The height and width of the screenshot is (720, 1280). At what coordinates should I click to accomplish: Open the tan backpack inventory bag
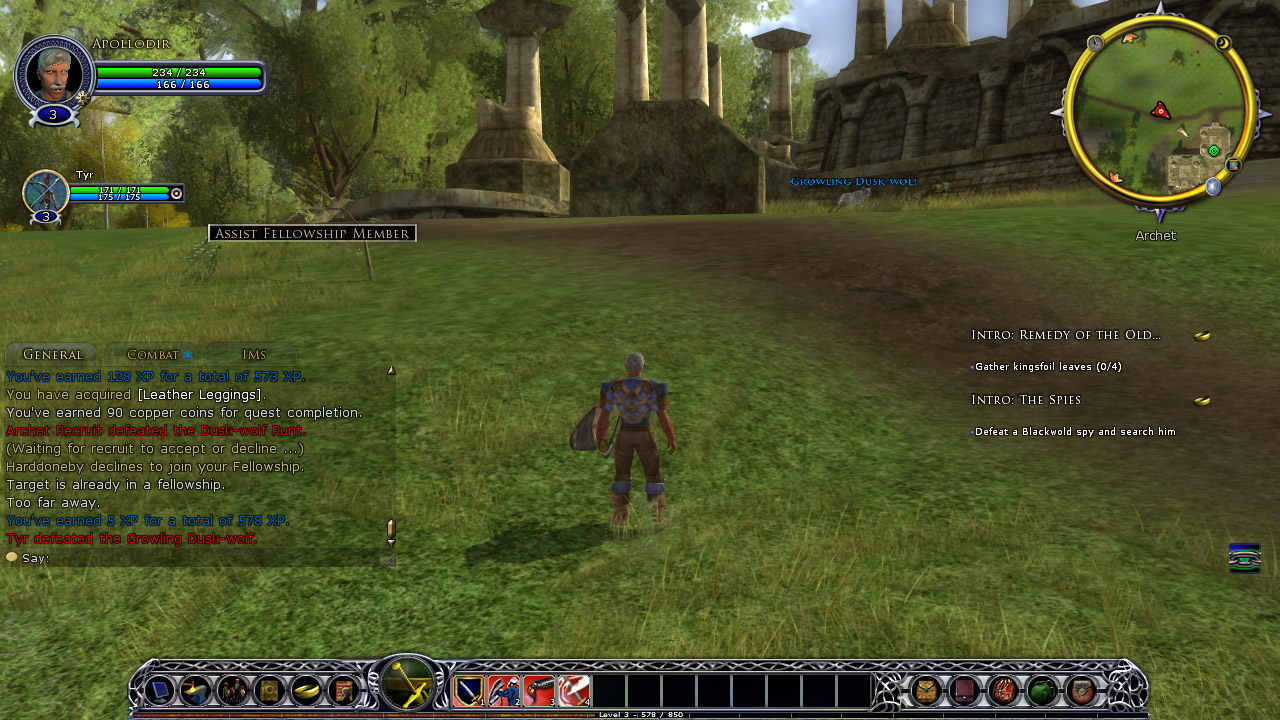(927, 690)
